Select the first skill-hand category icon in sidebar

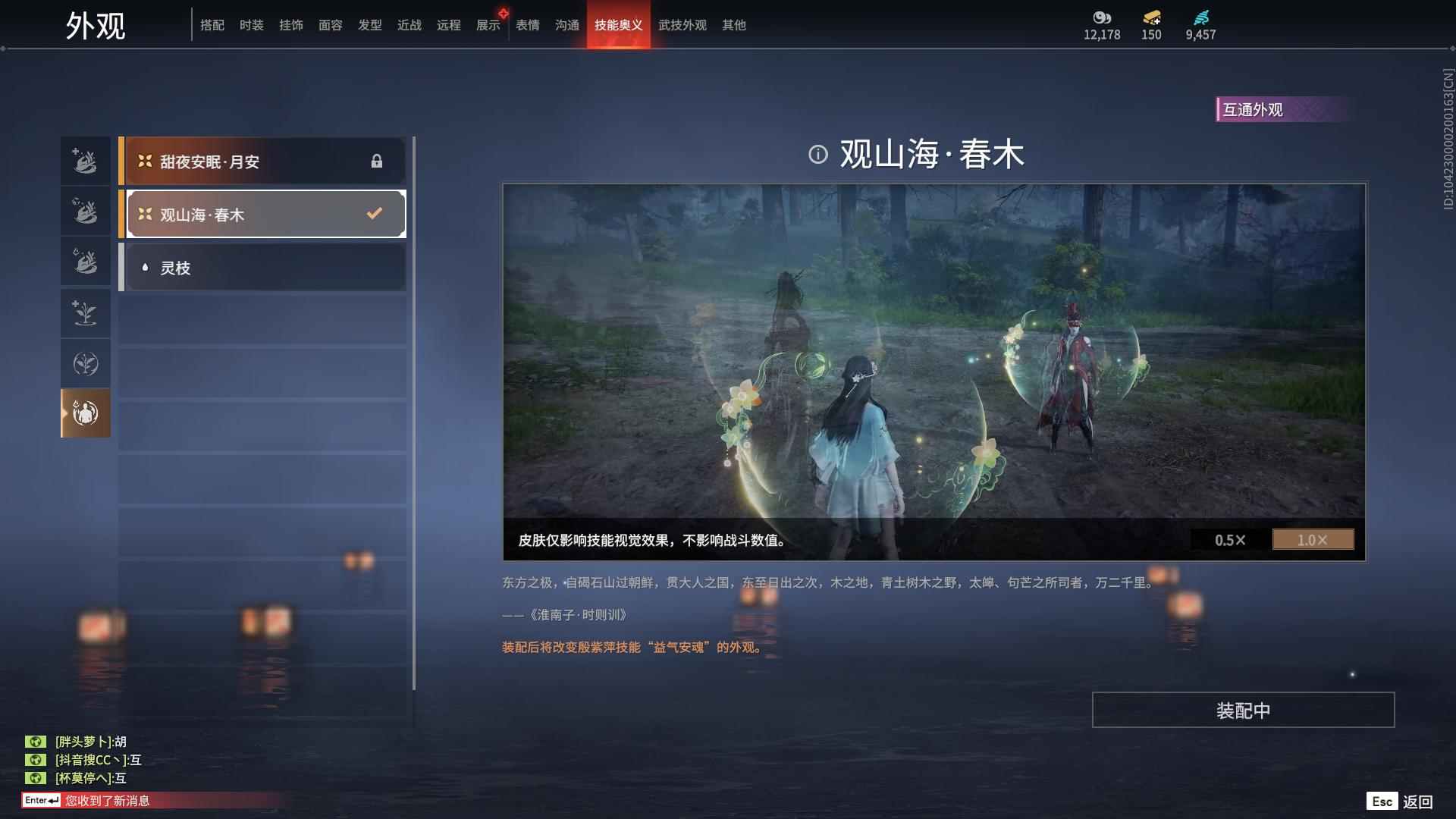[85, 160]
